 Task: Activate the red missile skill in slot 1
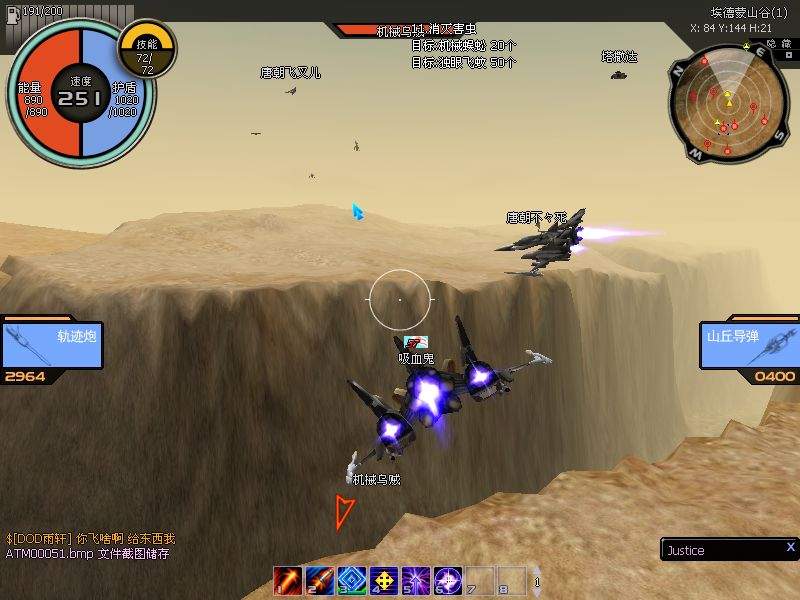point(288,580)
